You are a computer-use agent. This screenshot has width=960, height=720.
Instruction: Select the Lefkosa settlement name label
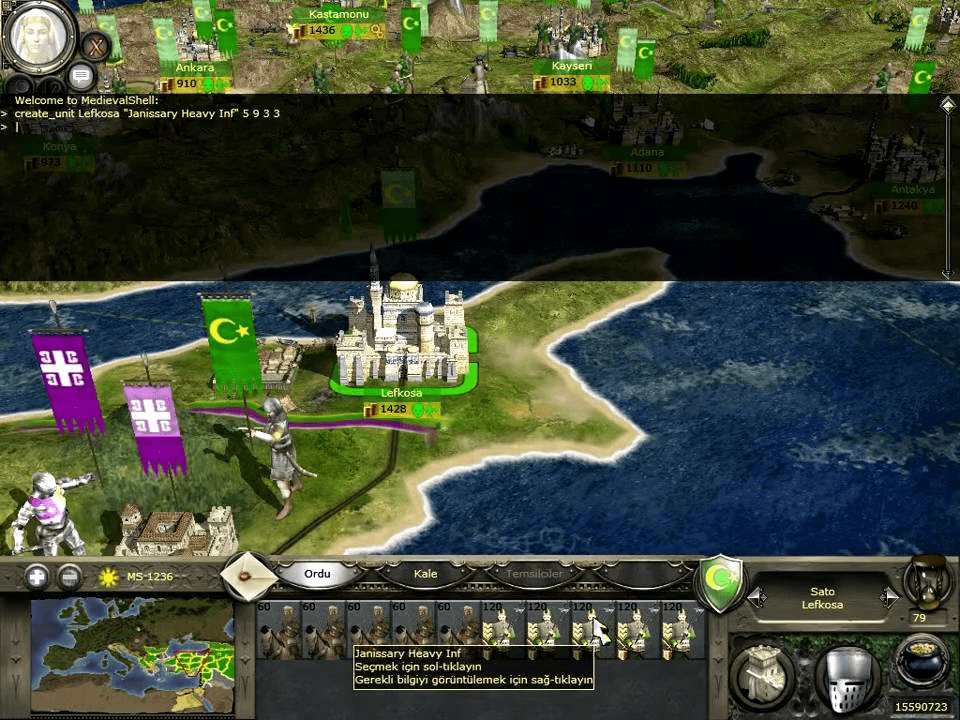(x=401, y=393)
